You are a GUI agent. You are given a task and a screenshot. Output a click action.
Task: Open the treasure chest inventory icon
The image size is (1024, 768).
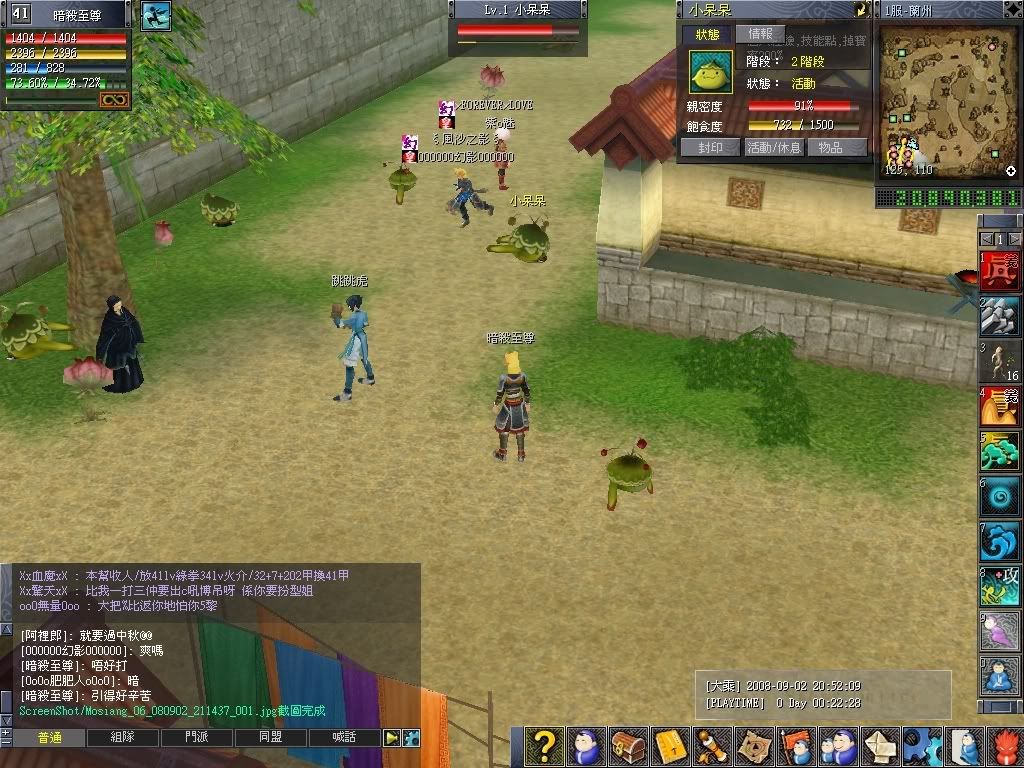click(x=628, y=746)
